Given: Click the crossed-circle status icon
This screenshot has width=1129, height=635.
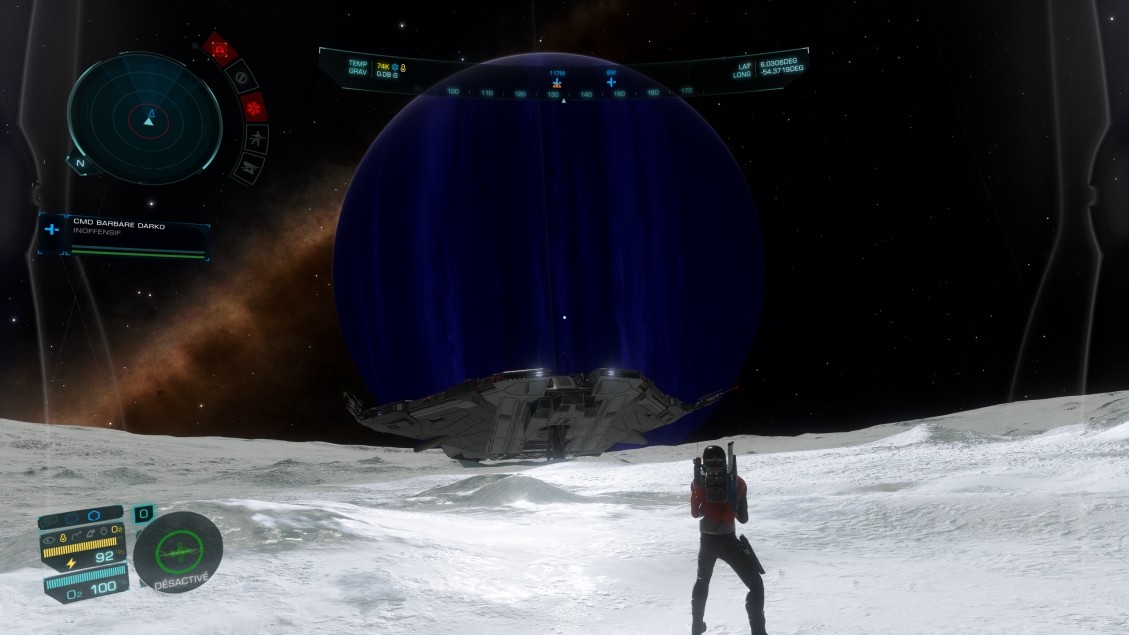Looking at the screenshot, I should click(241, 75).
